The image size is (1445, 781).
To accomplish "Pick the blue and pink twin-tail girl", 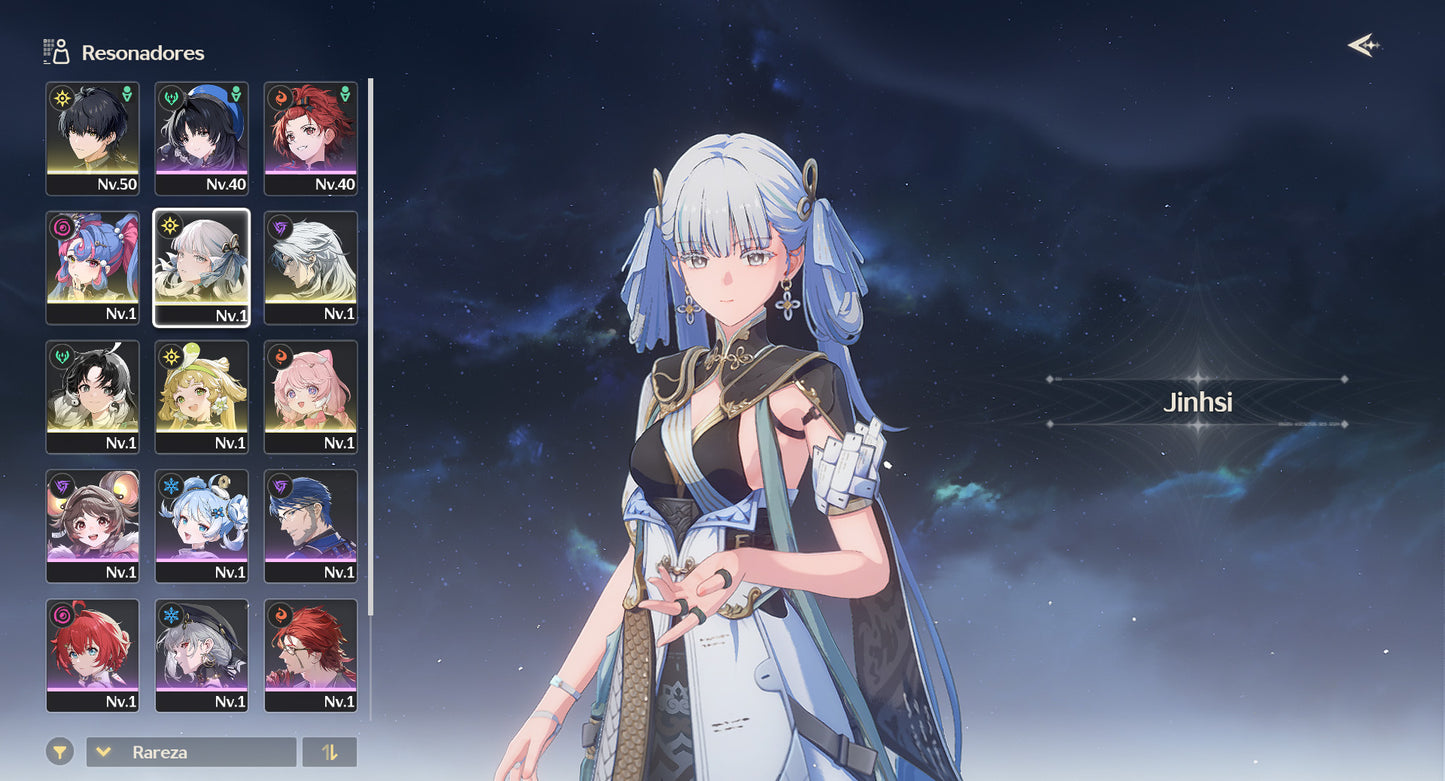I will (93, 267).
